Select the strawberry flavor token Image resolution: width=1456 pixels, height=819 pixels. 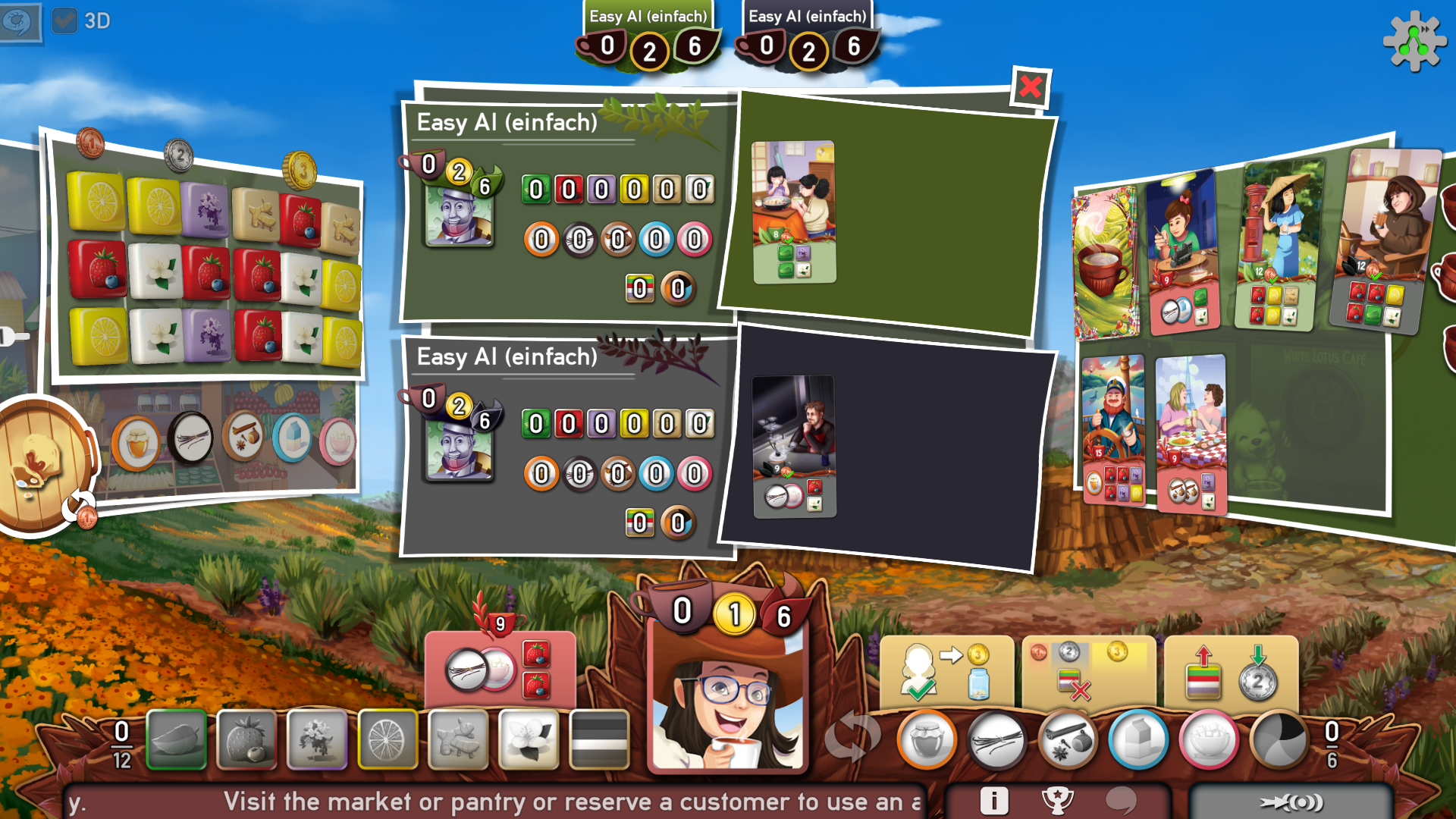tap(246, 741)
